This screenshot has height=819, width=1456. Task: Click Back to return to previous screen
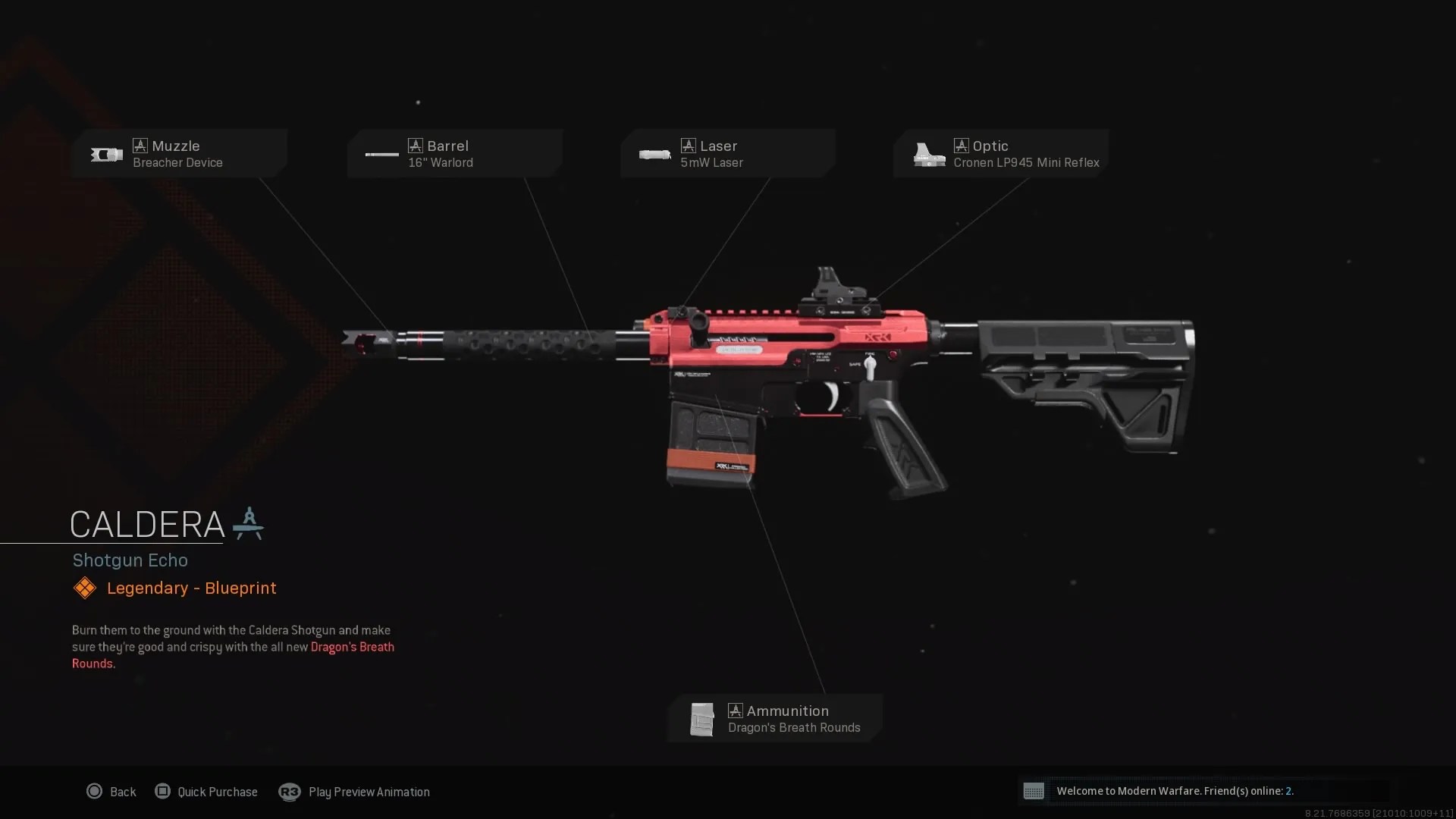(x=111, y=792)
